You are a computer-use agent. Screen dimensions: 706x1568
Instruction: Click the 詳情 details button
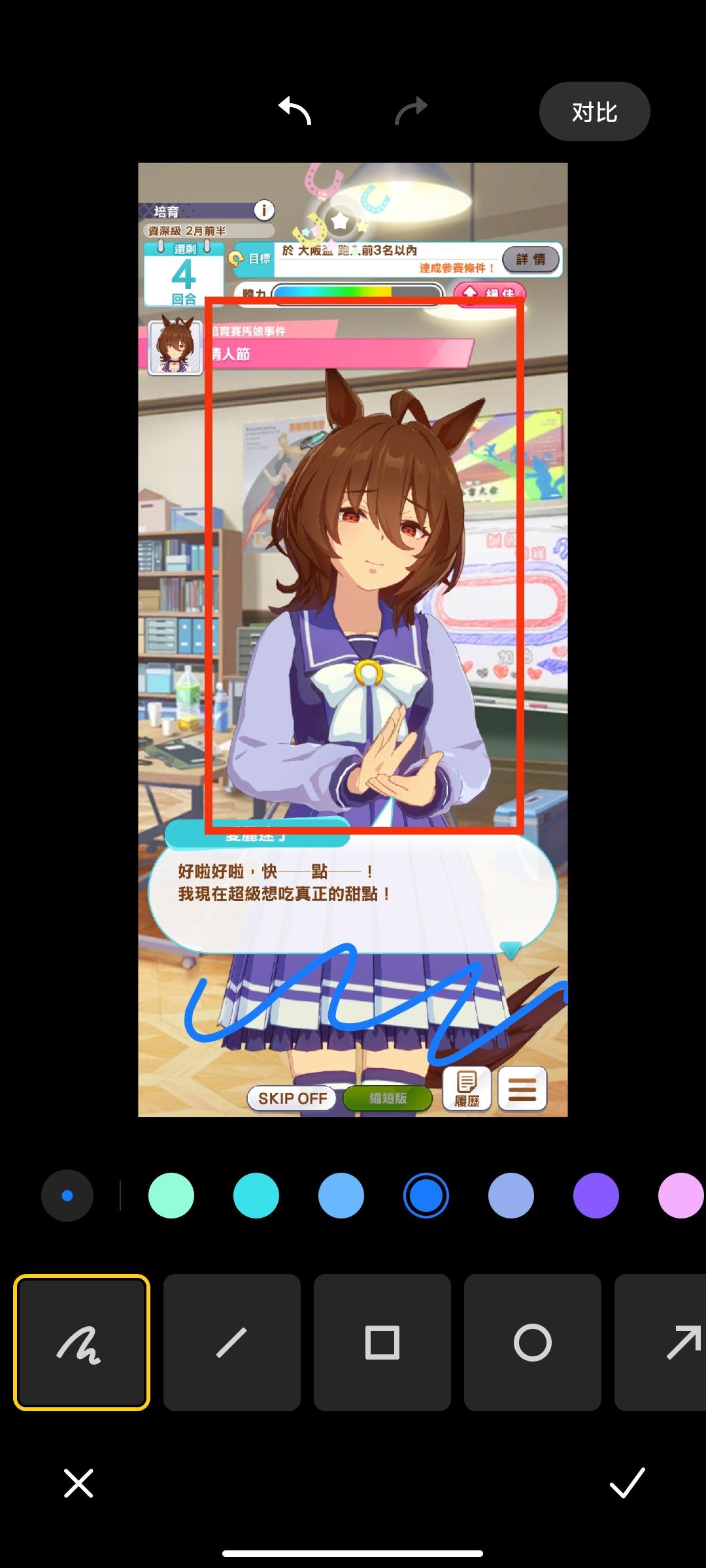[x=531, y=259]
